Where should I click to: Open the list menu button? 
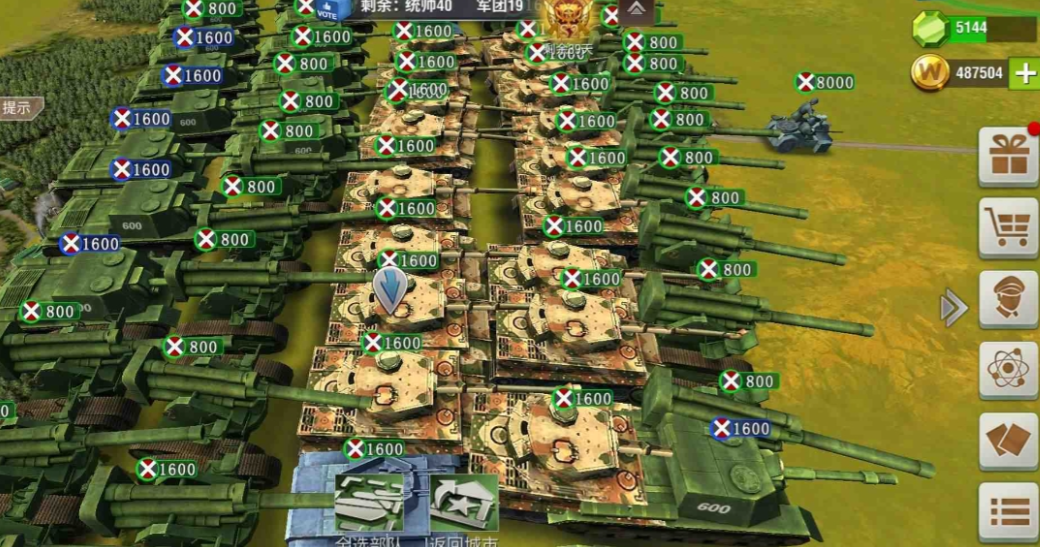1008,512
